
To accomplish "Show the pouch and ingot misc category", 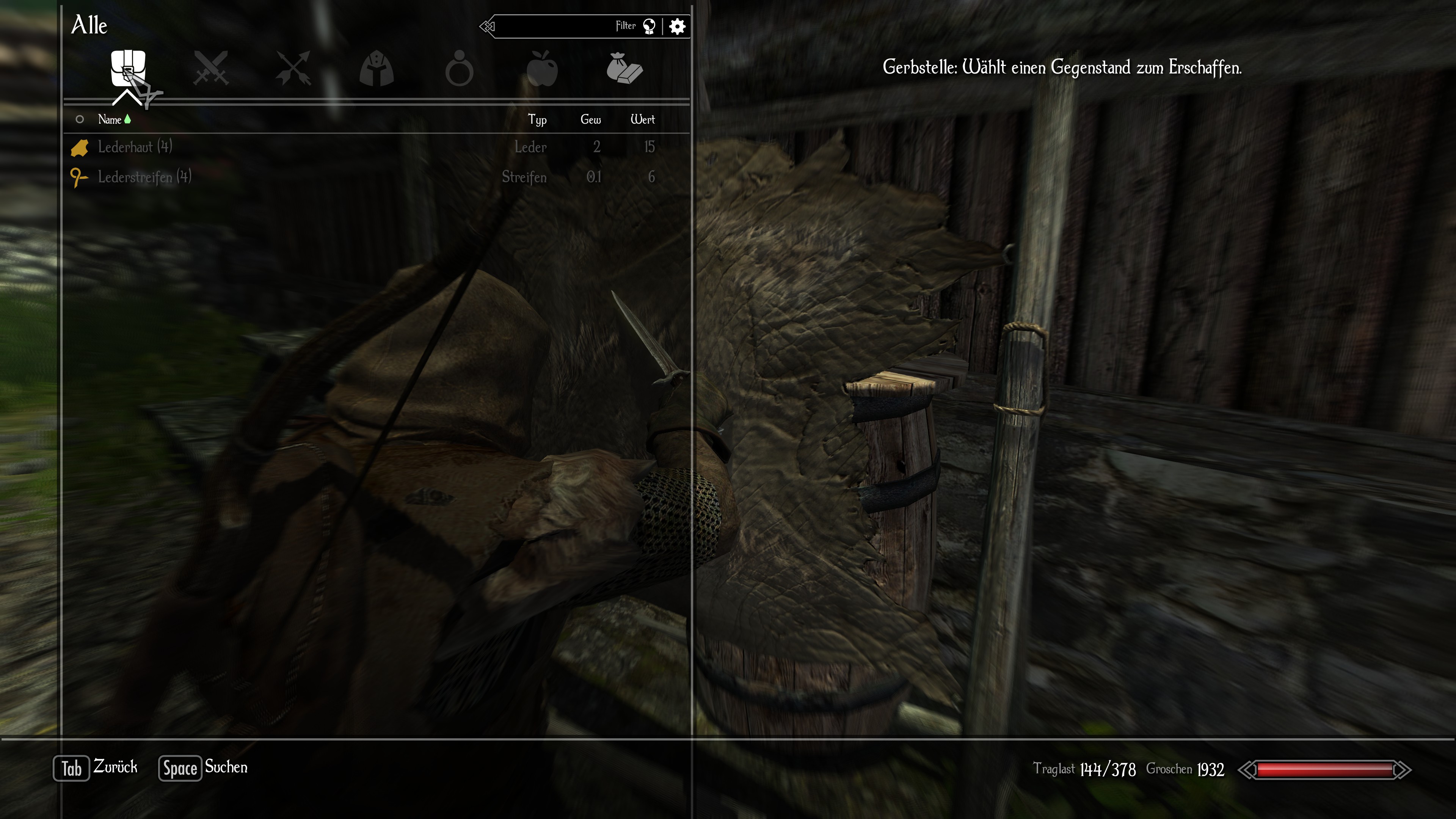I will 624,68.
